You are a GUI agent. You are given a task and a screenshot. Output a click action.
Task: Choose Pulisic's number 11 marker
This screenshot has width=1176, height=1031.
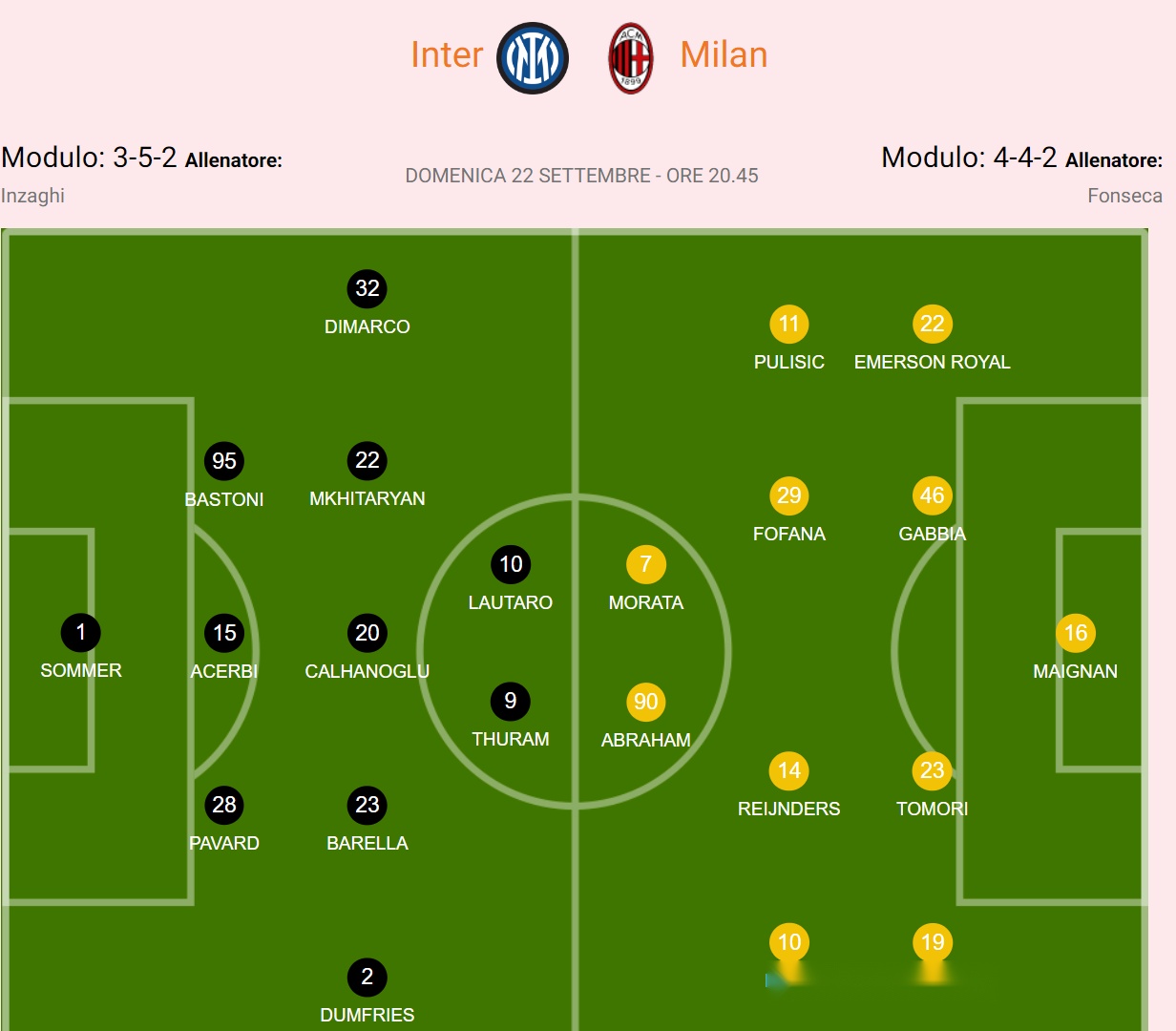tap(789, 324)
